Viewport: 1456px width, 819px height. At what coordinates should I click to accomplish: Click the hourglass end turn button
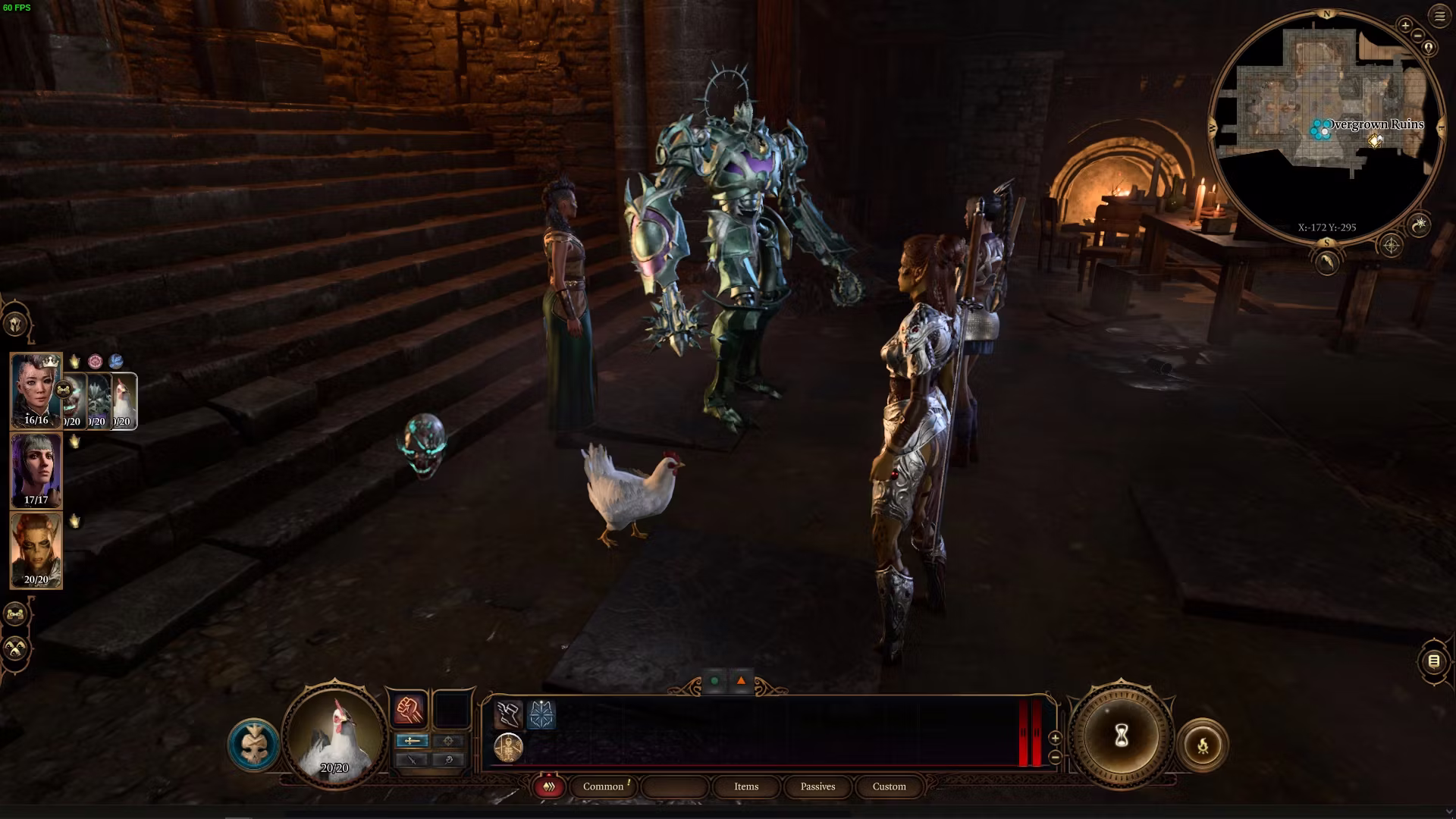(x=1122, y=736)
